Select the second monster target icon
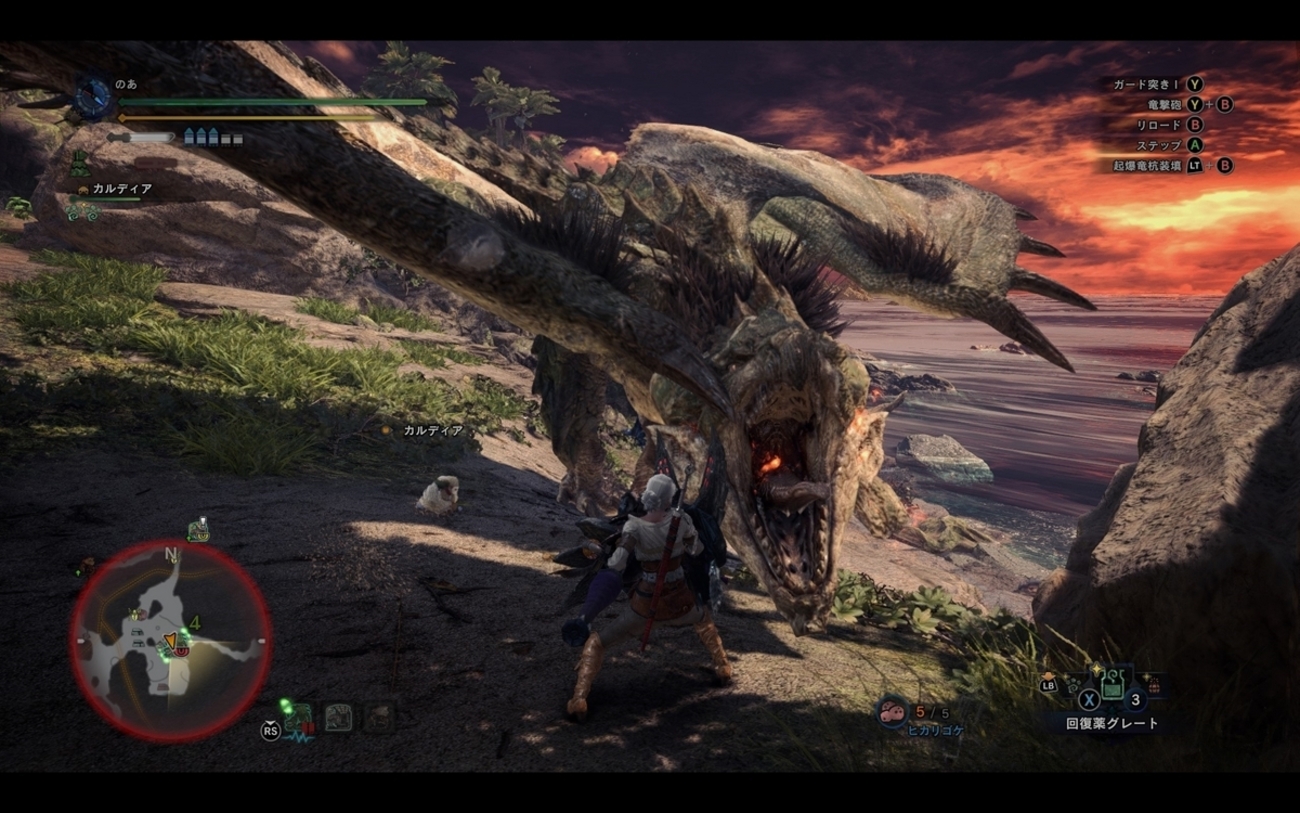The image size is (1300, 813). coord(338,717)
